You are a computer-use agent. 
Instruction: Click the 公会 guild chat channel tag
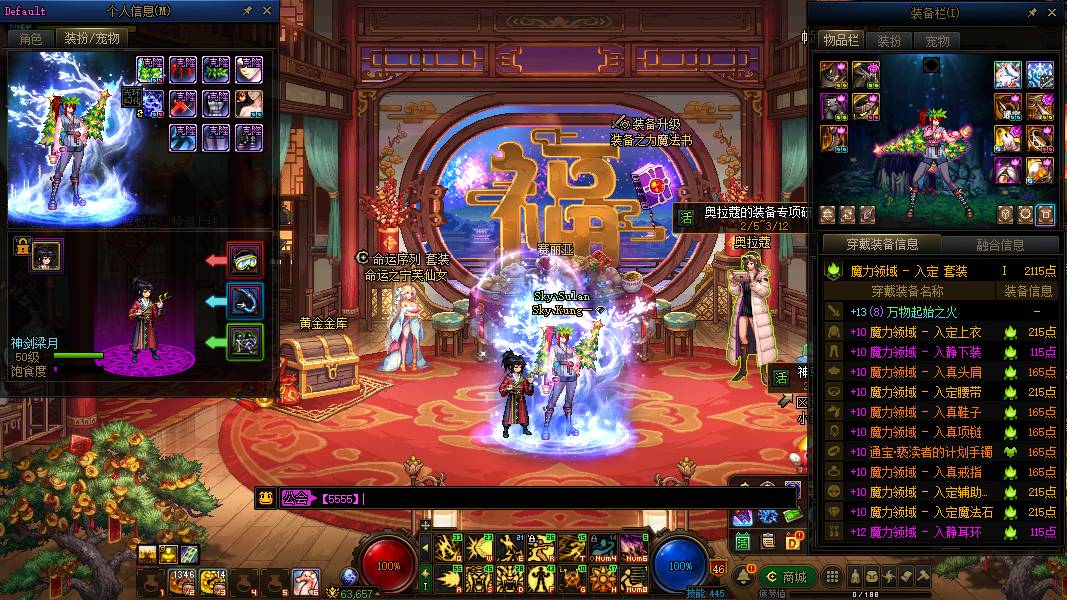click(295, 498)
